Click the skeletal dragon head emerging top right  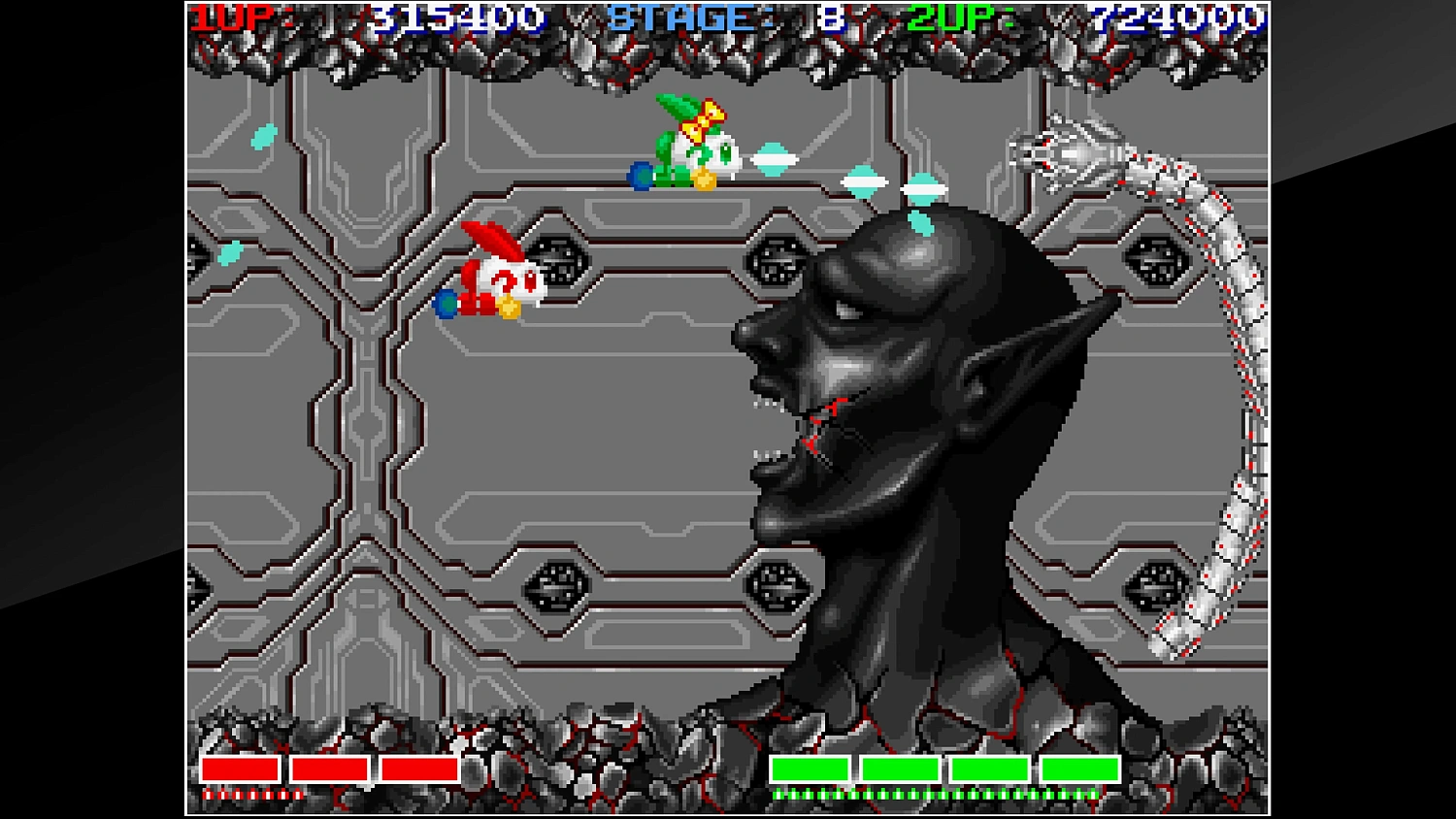tap(1063, 150)
